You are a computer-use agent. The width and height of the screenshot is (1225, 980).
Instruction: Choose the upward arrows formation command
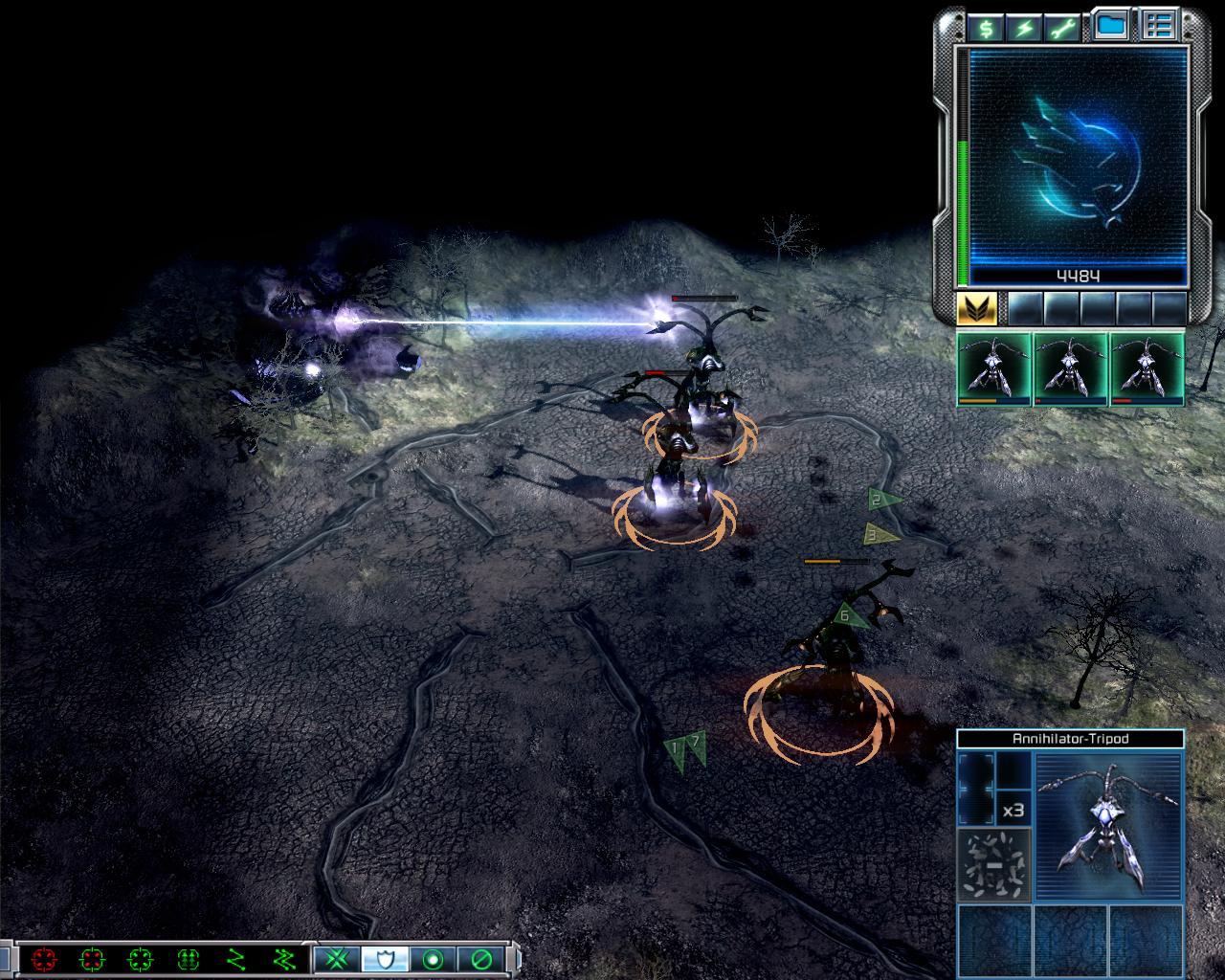(189, 958)
